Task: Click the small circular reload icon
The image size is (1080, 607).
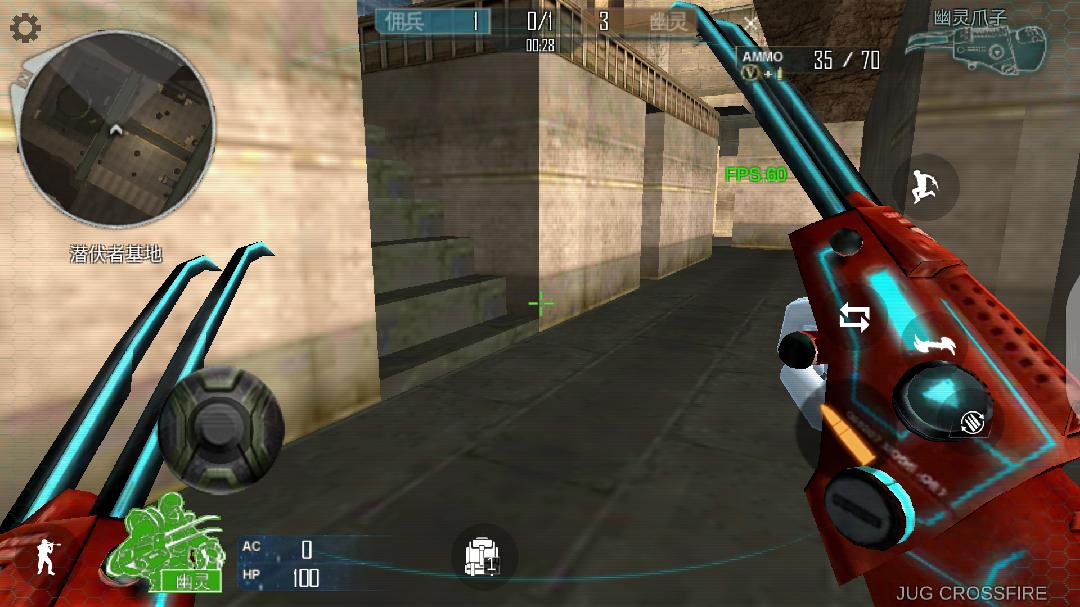Action: pyautogui.click(x=973, y=422)
